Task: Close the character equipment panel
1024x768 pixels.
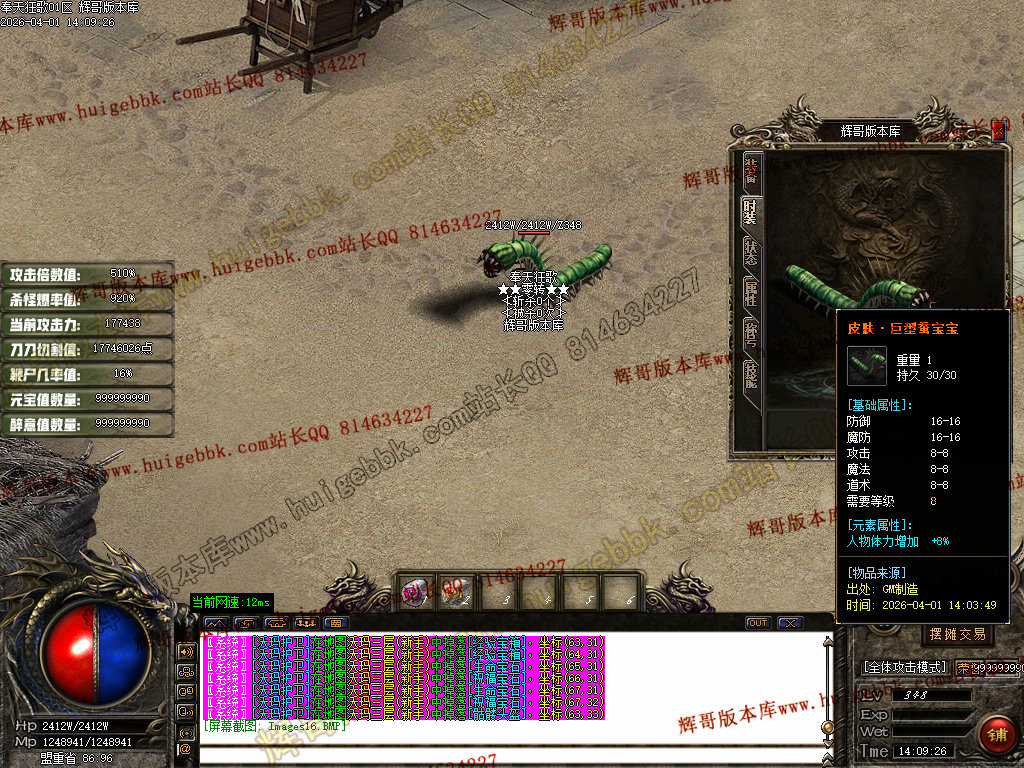Action: [998, 130]
